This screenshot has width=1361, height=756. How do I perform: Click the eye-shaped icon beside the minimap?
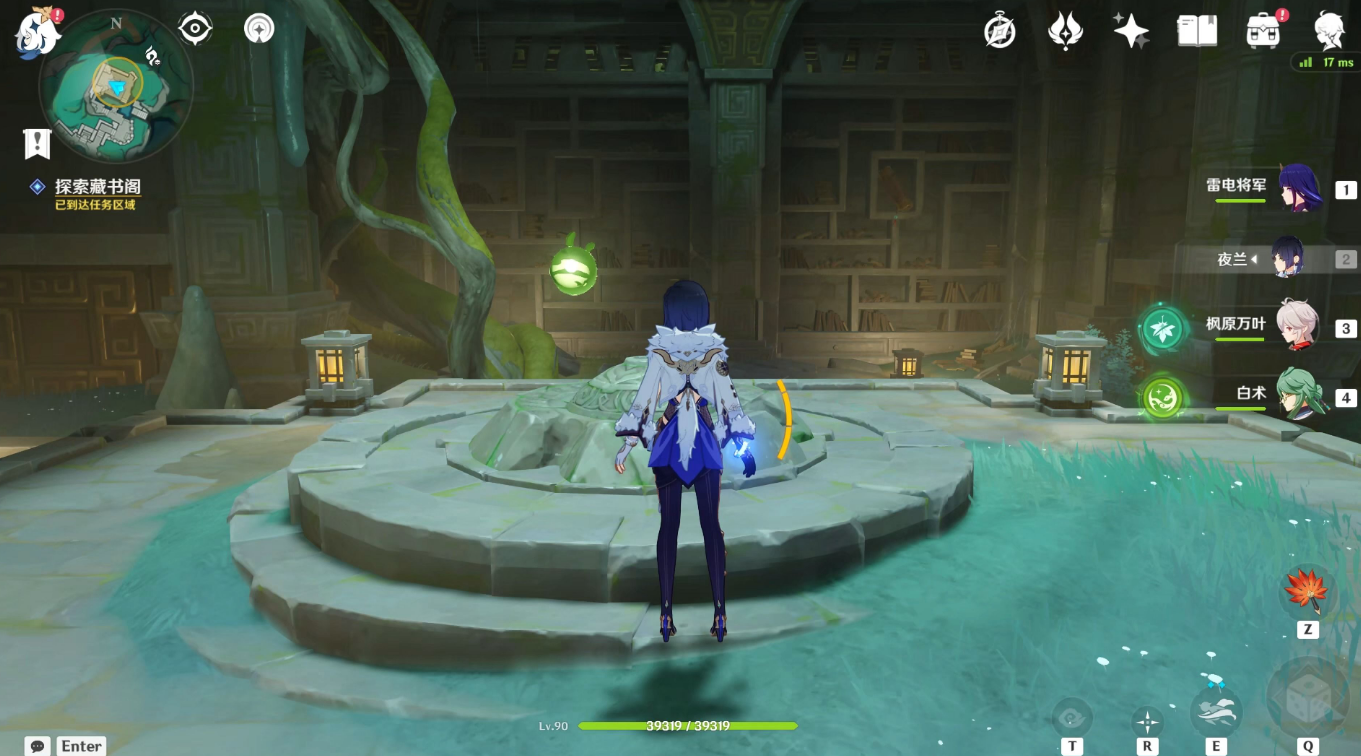(x=194, y=29)
